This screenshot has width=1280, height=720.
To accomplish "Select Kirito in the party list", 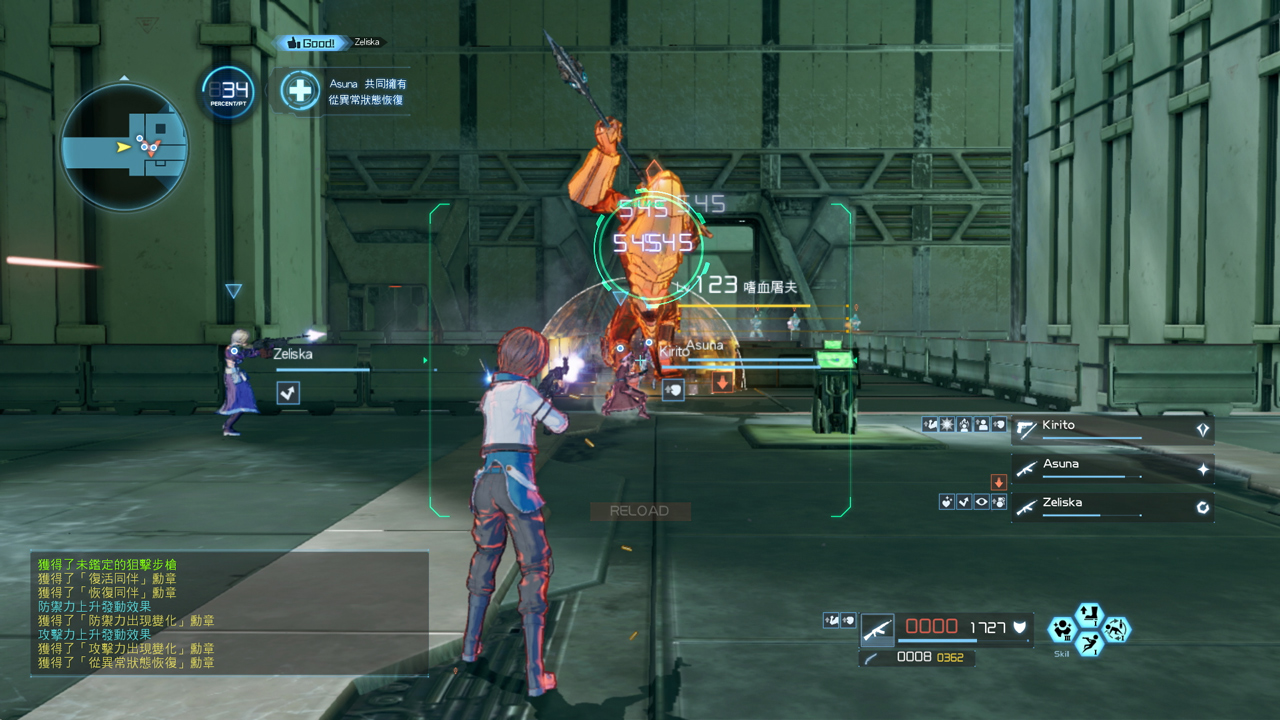I will 1112,430.
